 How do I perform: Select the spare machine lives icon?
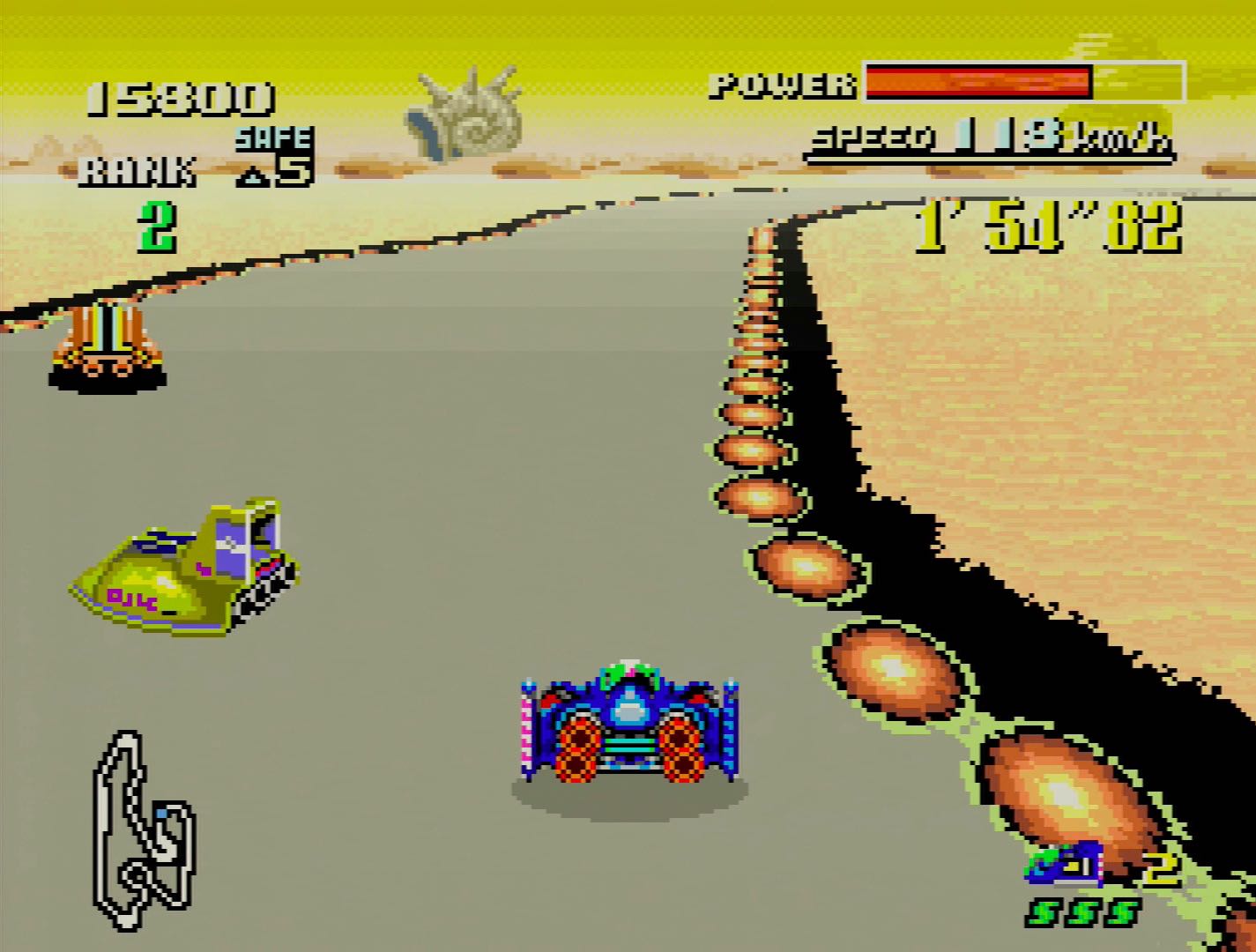point(1065,865)
